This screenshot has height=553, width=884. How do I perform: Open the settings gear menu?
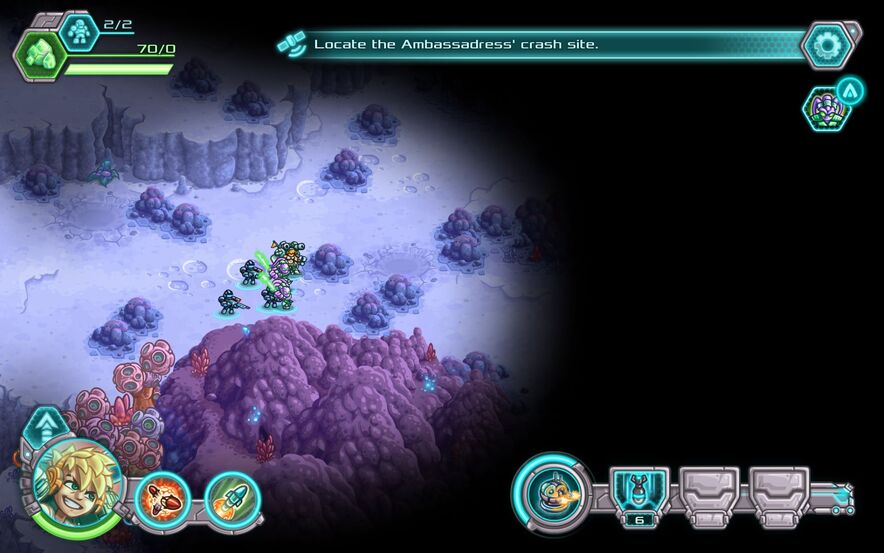click(828, 45)
